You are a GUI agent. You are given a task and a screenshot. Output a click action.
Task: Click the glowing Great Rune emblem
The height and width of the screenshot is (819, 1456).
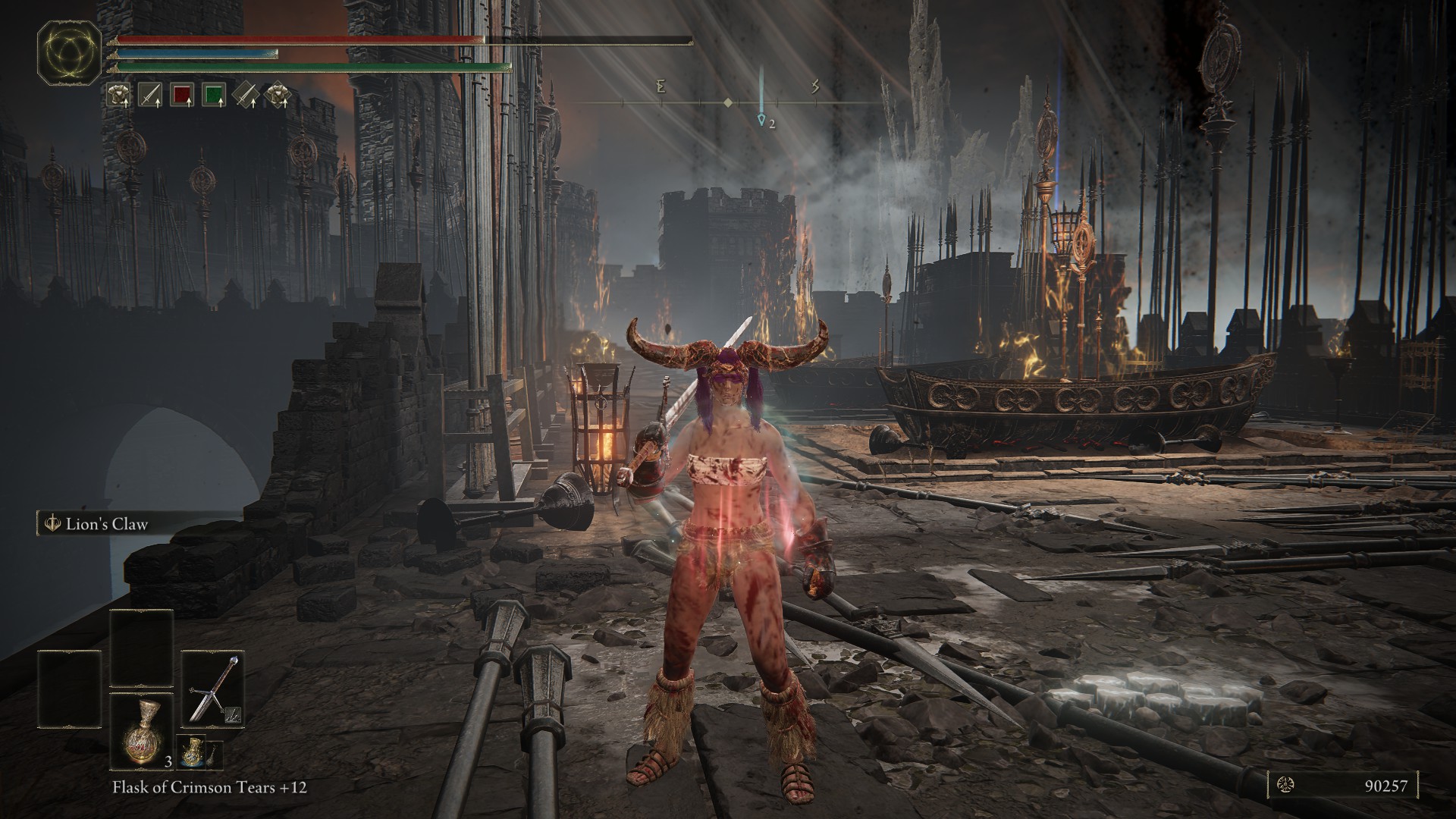(x=71, y=52)
